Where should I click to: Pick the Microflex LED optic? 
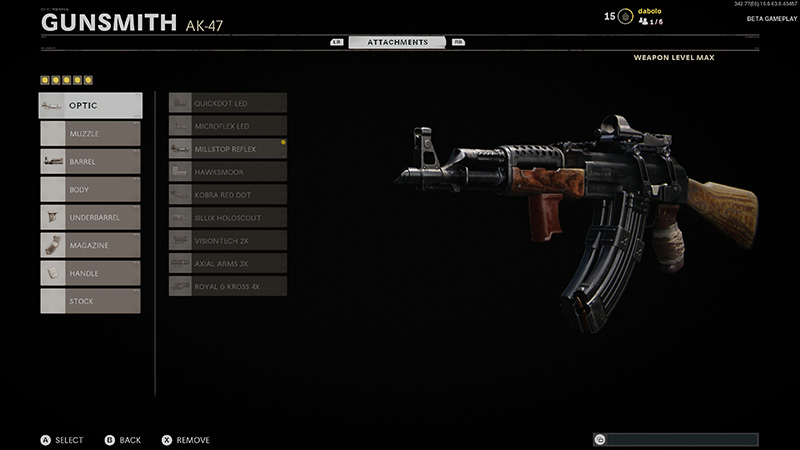click(x=228, y=126)
